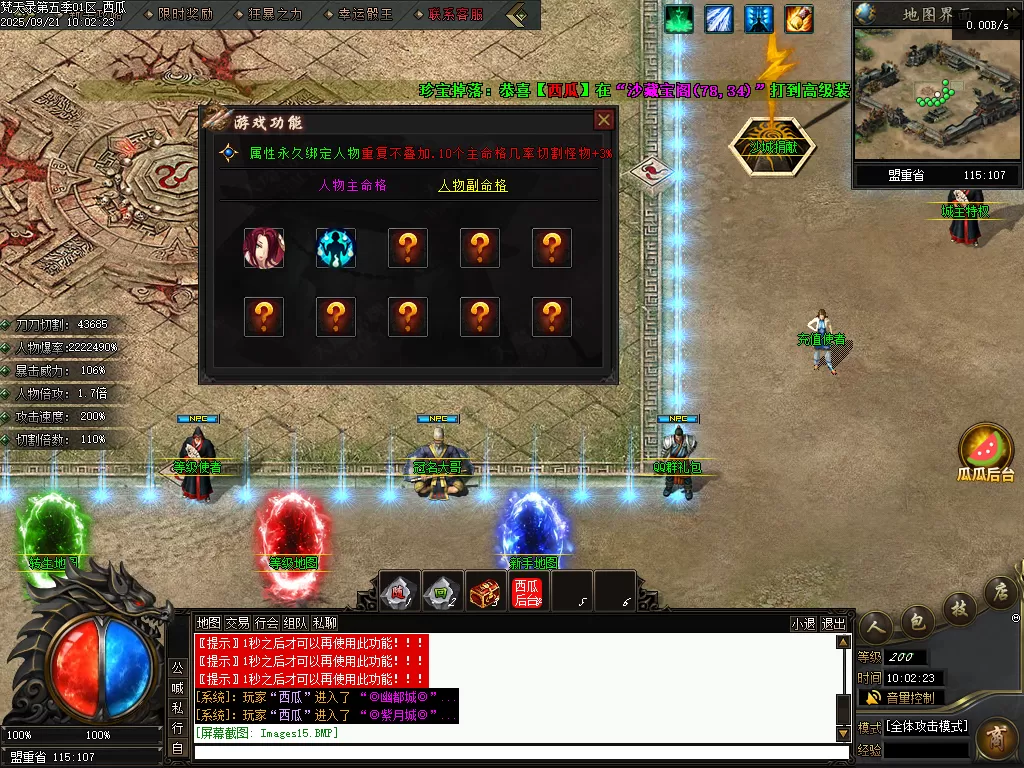Image resolution: width=1024 pixels, height=768 pixels.
Task: Switch chat to the 私聊 channel
Action: tap(324, 623)
